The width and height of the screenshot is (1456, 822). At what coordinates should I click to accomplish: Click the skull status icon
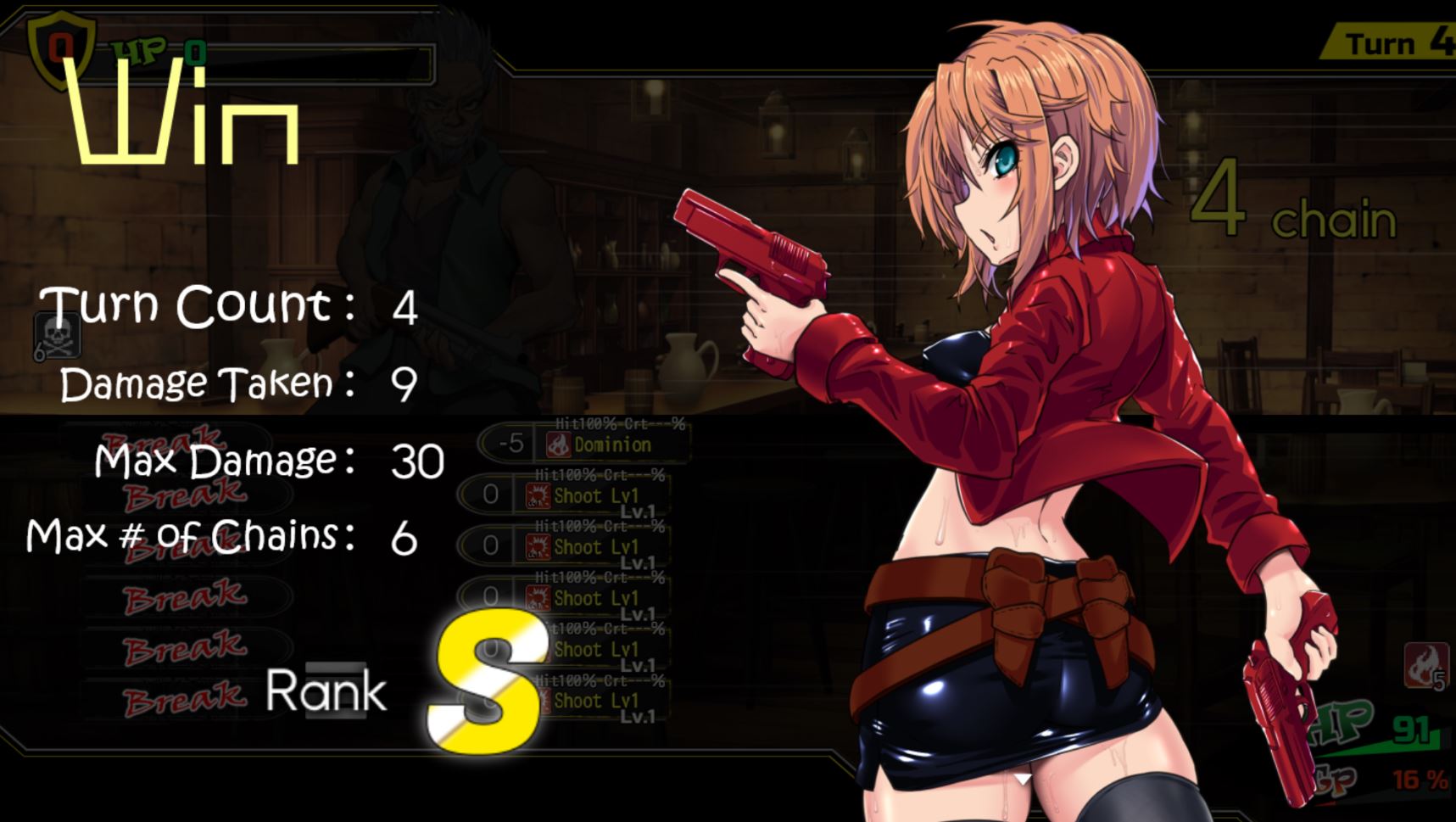click(x=58, y=335)
